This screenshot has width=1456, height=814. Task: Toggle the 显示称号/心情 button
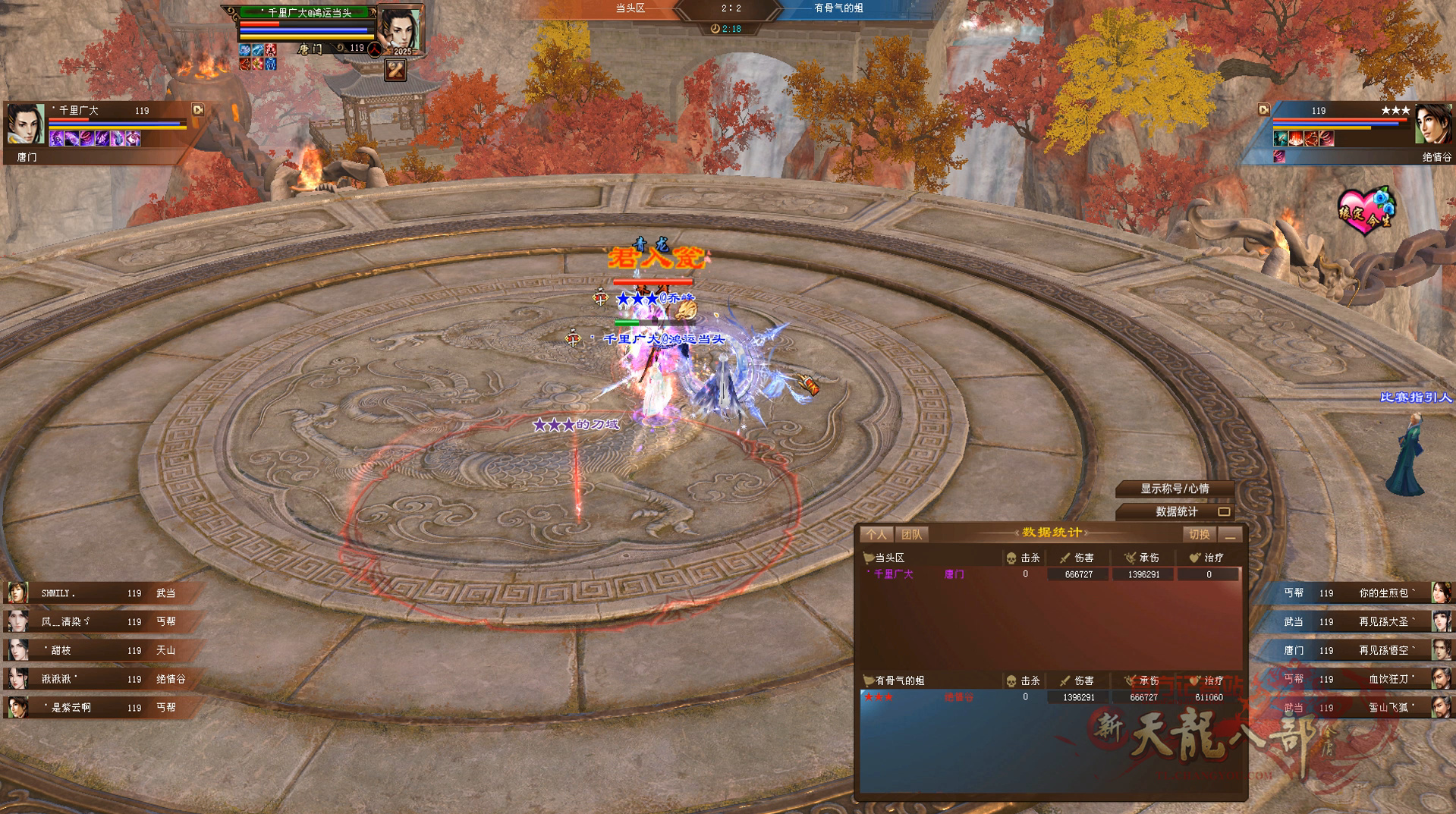1175,489
